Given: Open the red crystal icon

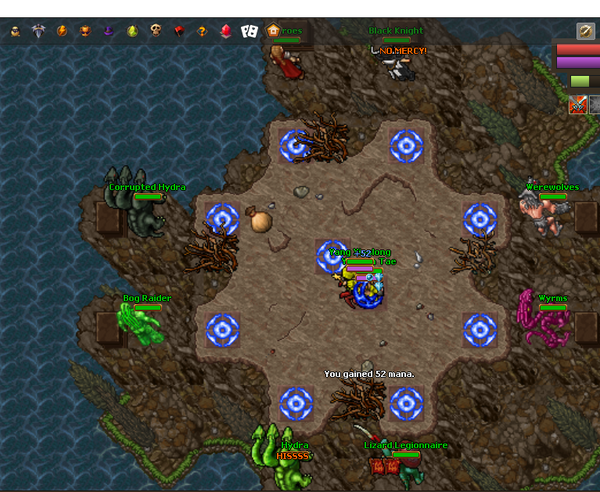Looking at the screenshot, I should coord(226,31).
